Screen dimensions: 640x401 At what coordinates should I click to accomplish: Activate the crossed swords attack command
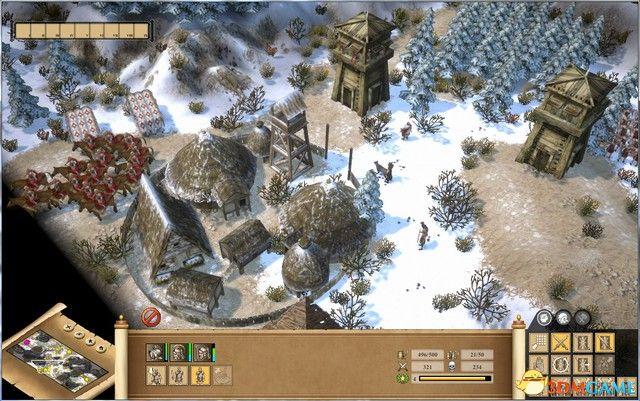(x=560, y=342)
